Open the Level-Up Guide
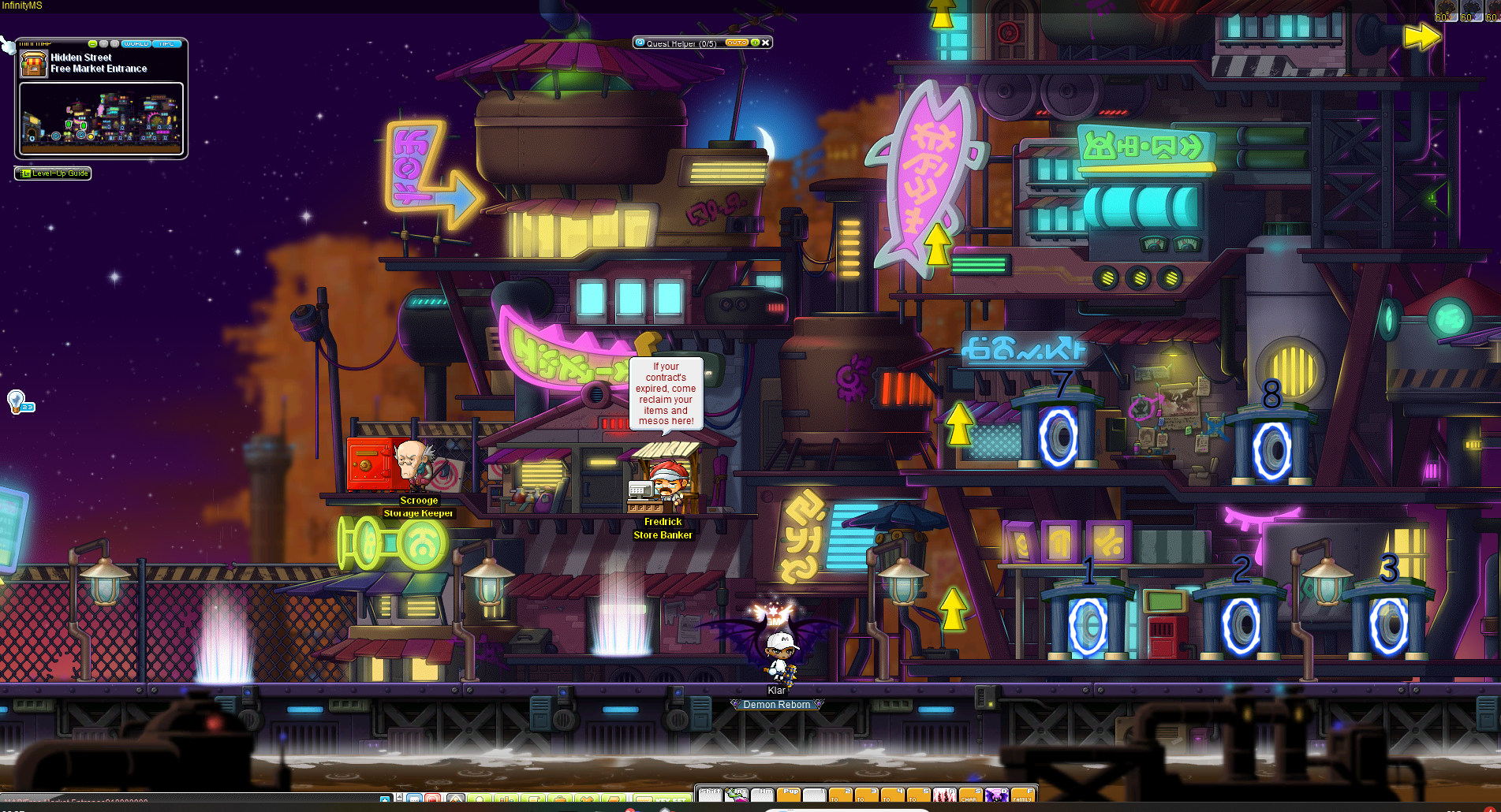This screenshot has width=1501, height=812. click(x=53, y=173)
